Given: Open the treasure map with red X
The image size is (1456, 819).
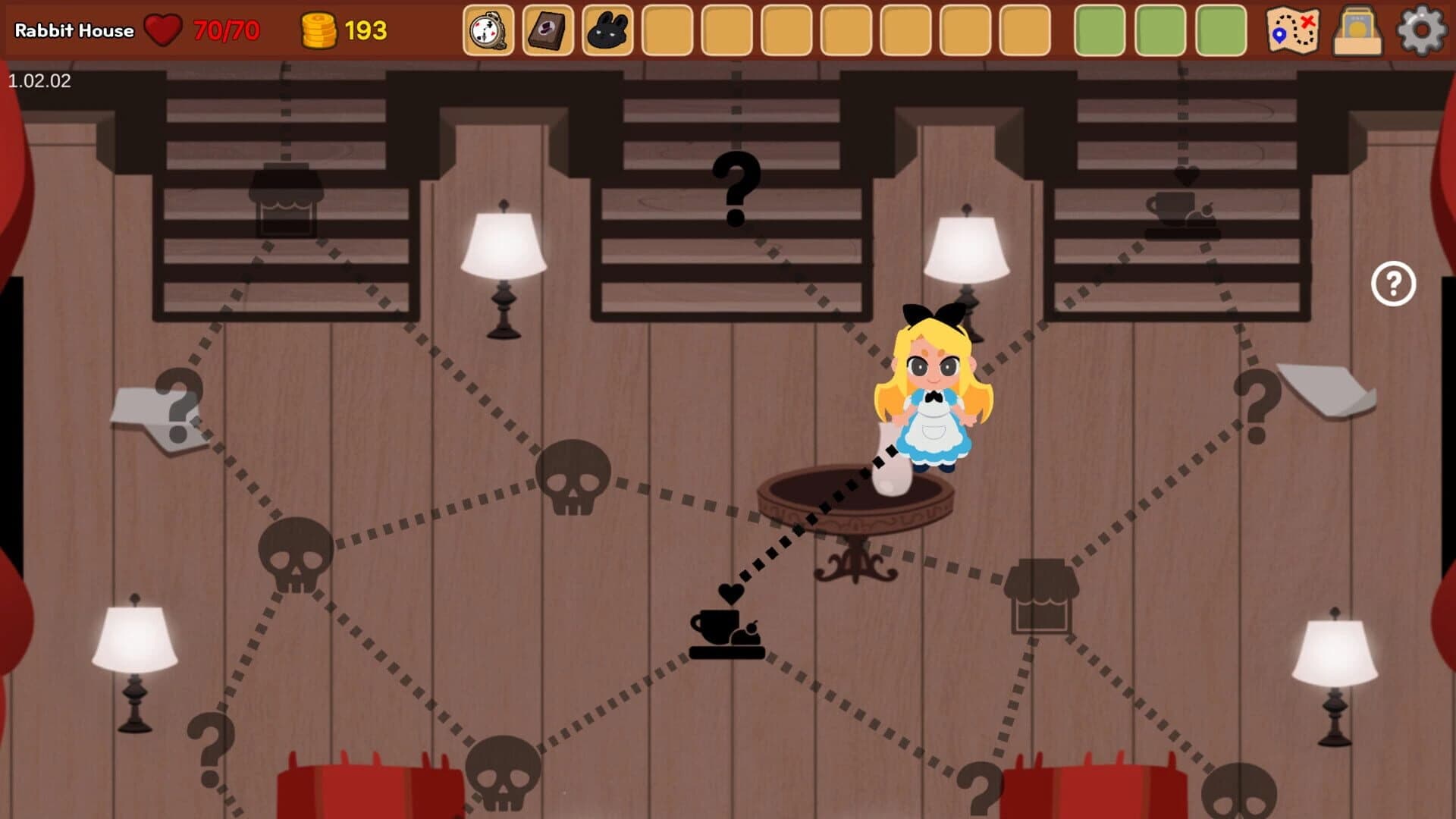Looking at the screenshot, I should (x=1292, y=31).
